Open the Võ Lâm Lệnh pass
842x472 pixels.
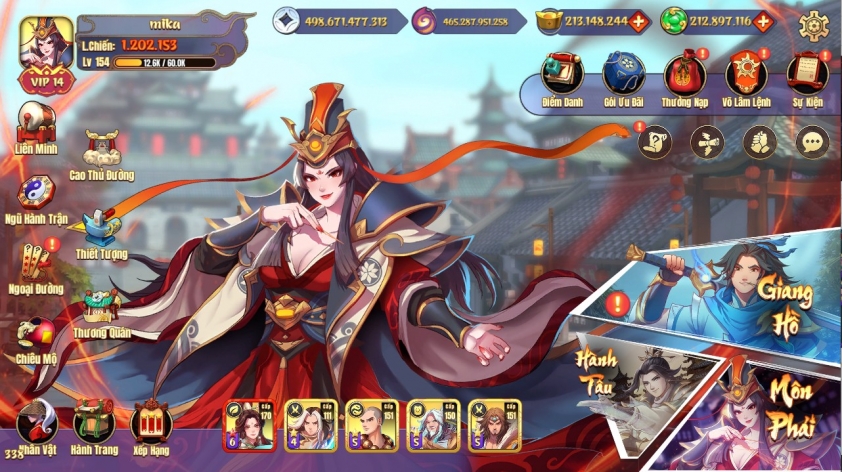coord(746,73)
